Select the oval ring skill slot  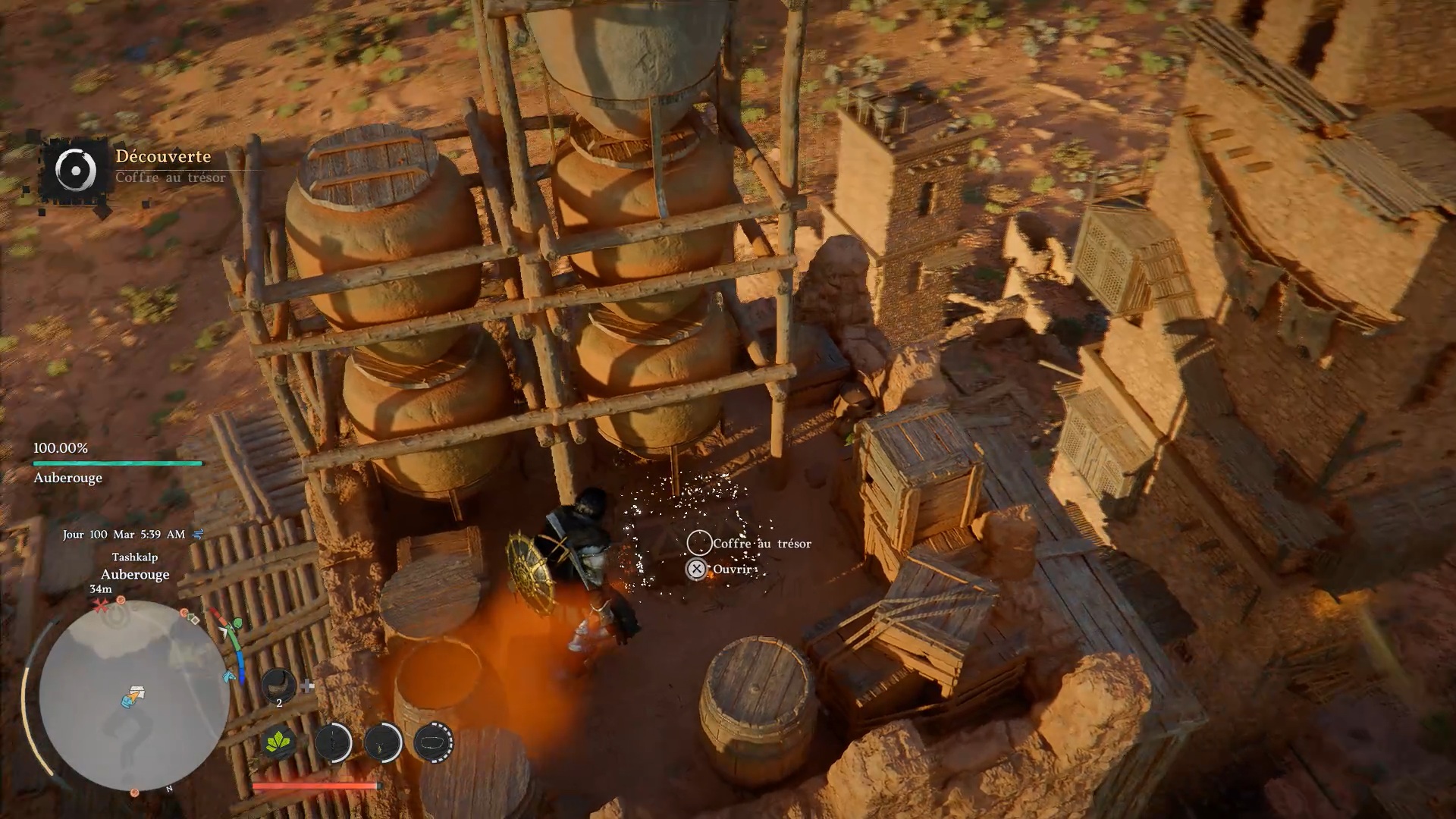coord(434,742)
